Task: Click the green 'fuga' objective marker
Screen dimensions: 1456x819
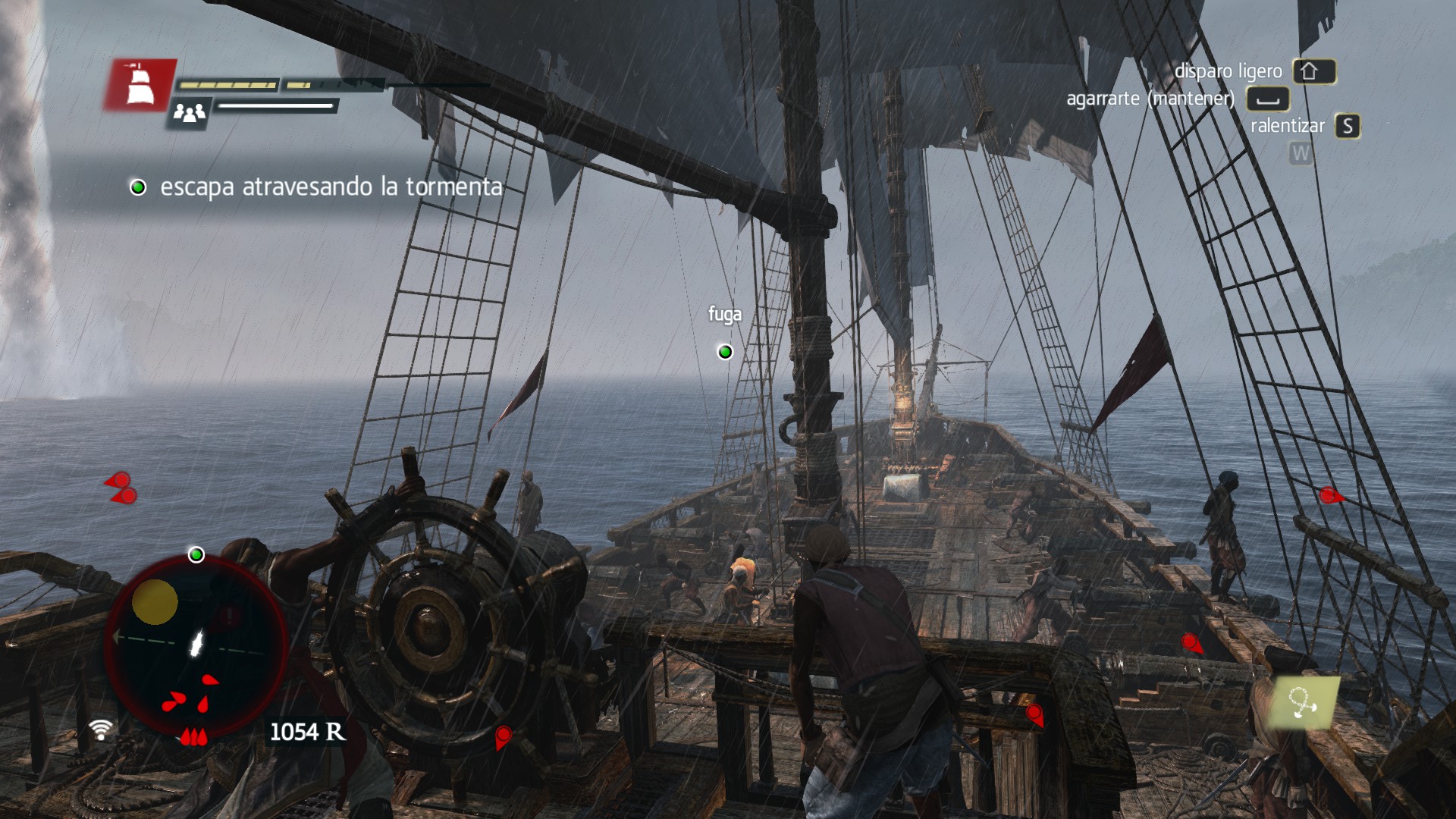Action: (x=725, y=352)
